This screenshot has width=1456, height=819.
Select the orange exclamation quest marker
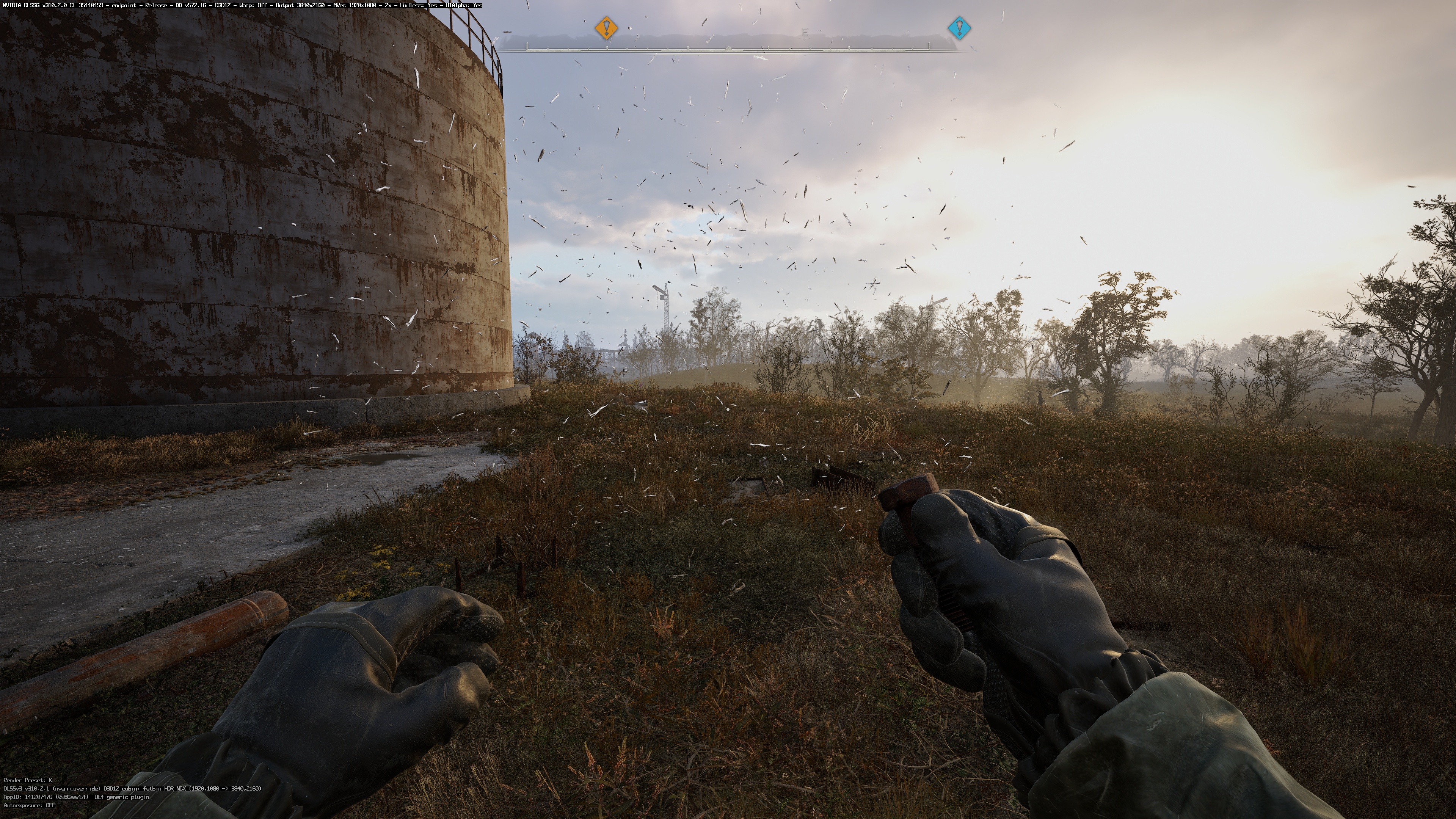[x=607, y=27]
